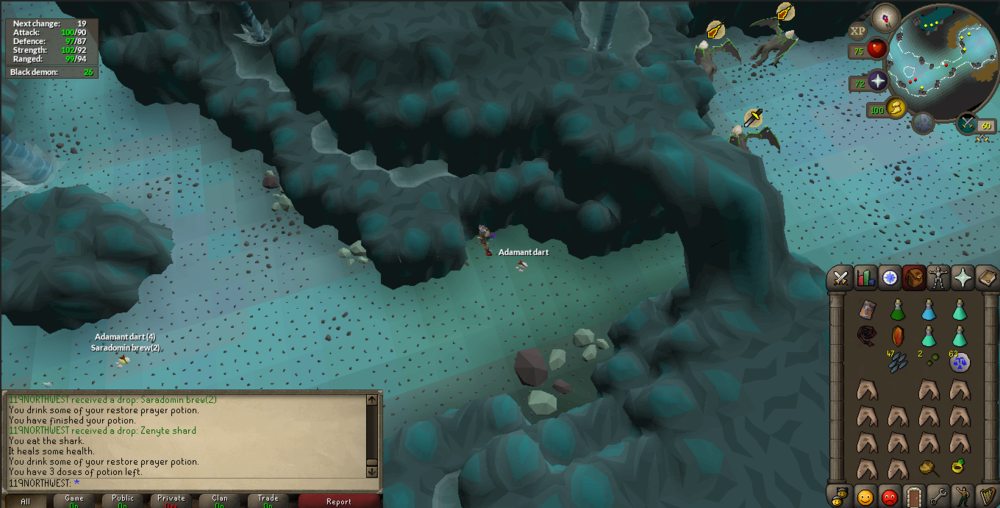
Task: Toggle quick prayers on the prayer orb
Action: pyautogui.click(x=878, y=82)
